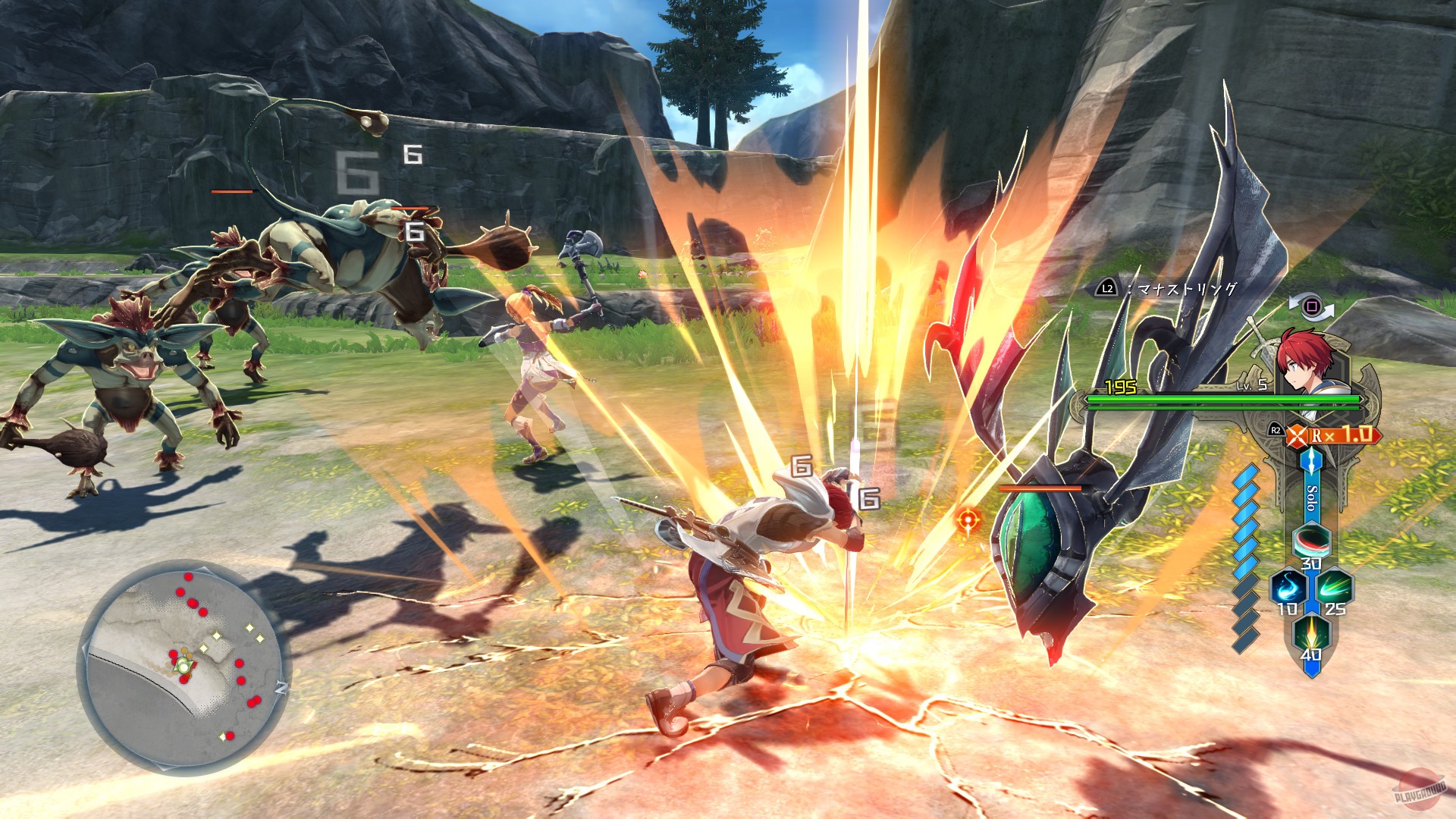Use the blue swirl skill costing 10
Screen dimensions: 1456x819
[x=1288, y=588]
